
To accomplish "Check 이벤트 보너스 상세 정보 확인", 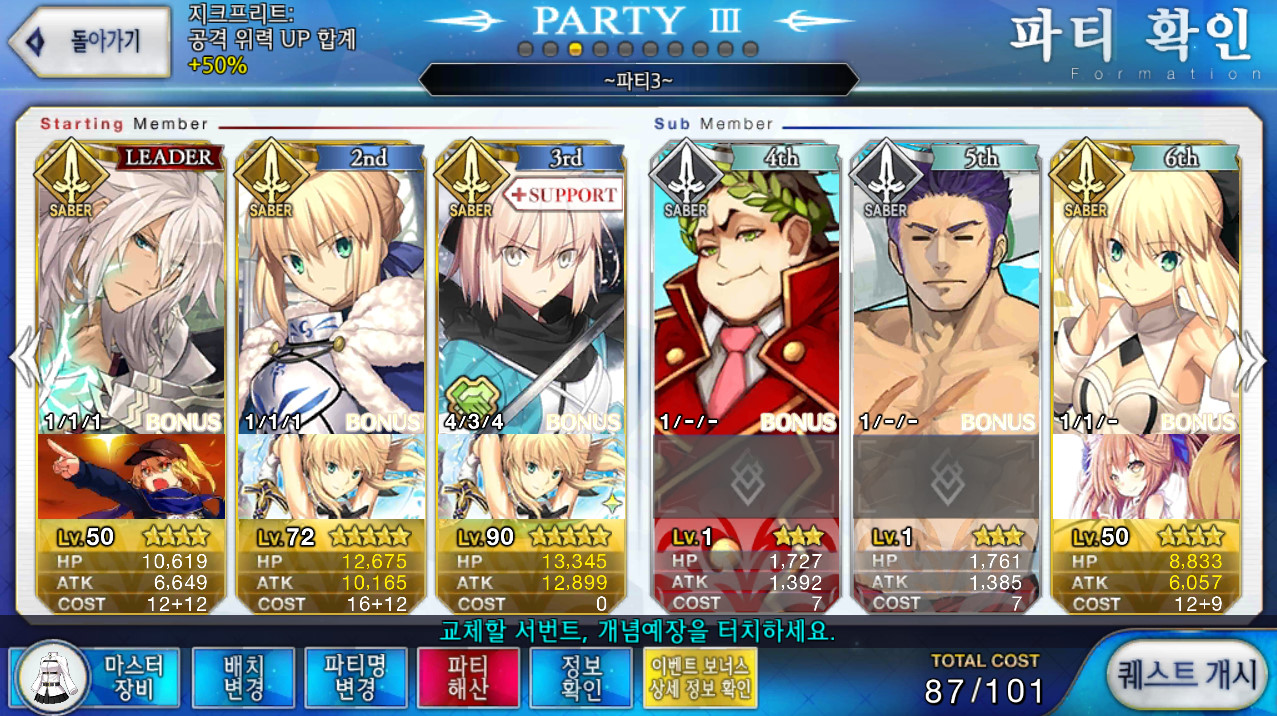I will point(700,677).
